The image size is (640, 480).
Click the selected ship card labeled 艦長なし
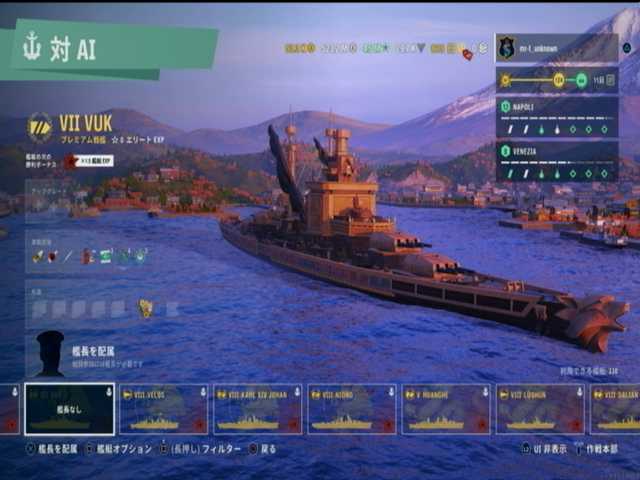click(69, 410)
